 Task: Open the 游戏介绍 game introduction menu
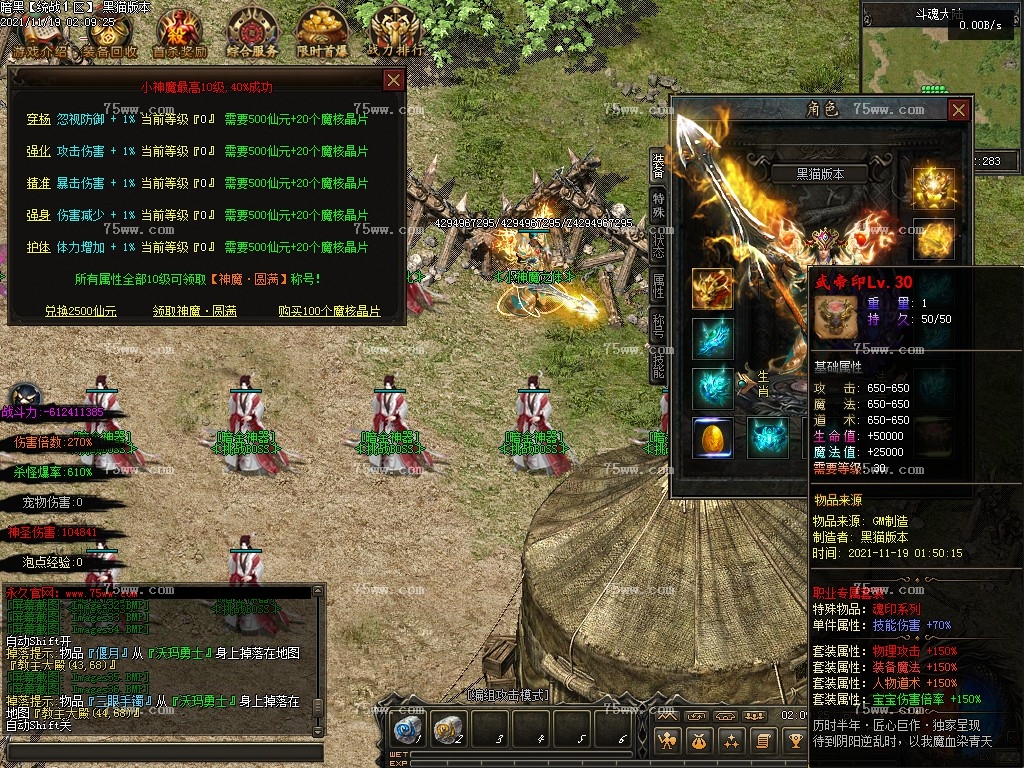40,34
